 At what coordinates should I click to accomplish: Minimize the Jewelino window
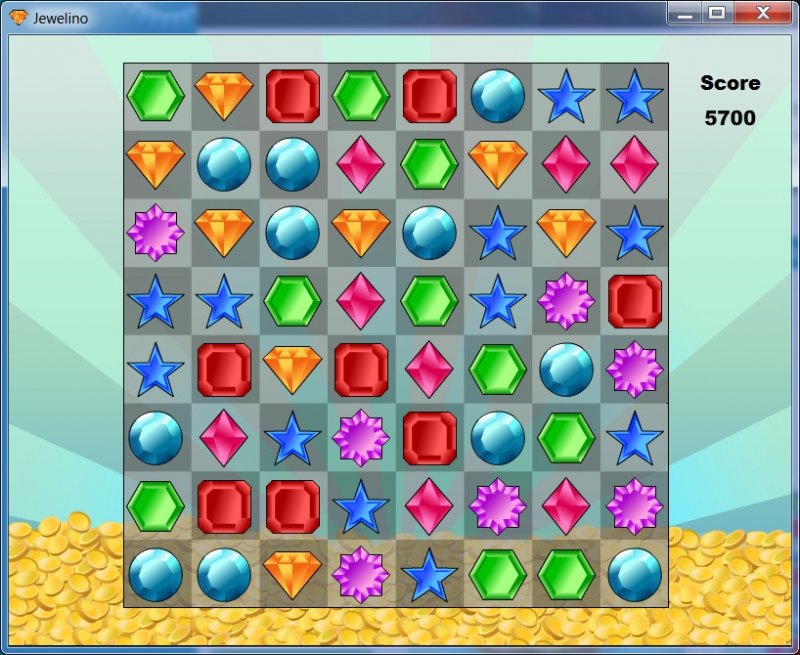[x=684, y=13]
